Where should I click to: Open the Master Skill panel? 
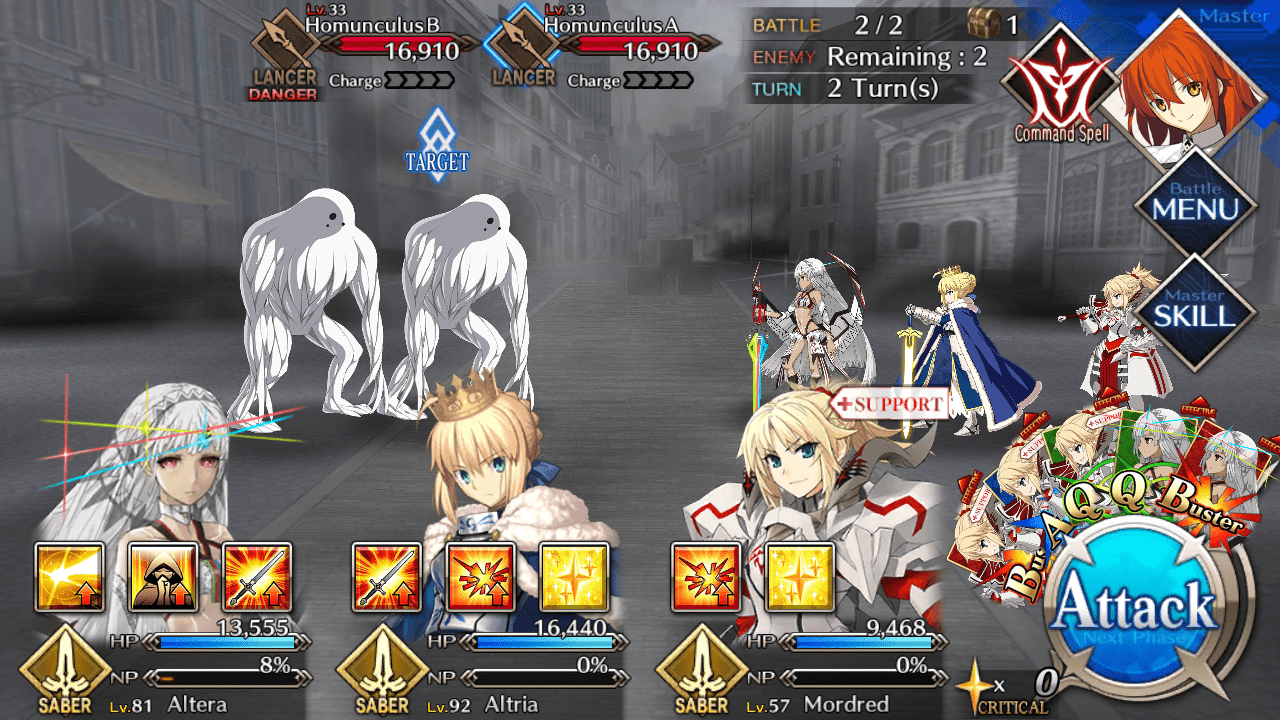[1195, 310]
